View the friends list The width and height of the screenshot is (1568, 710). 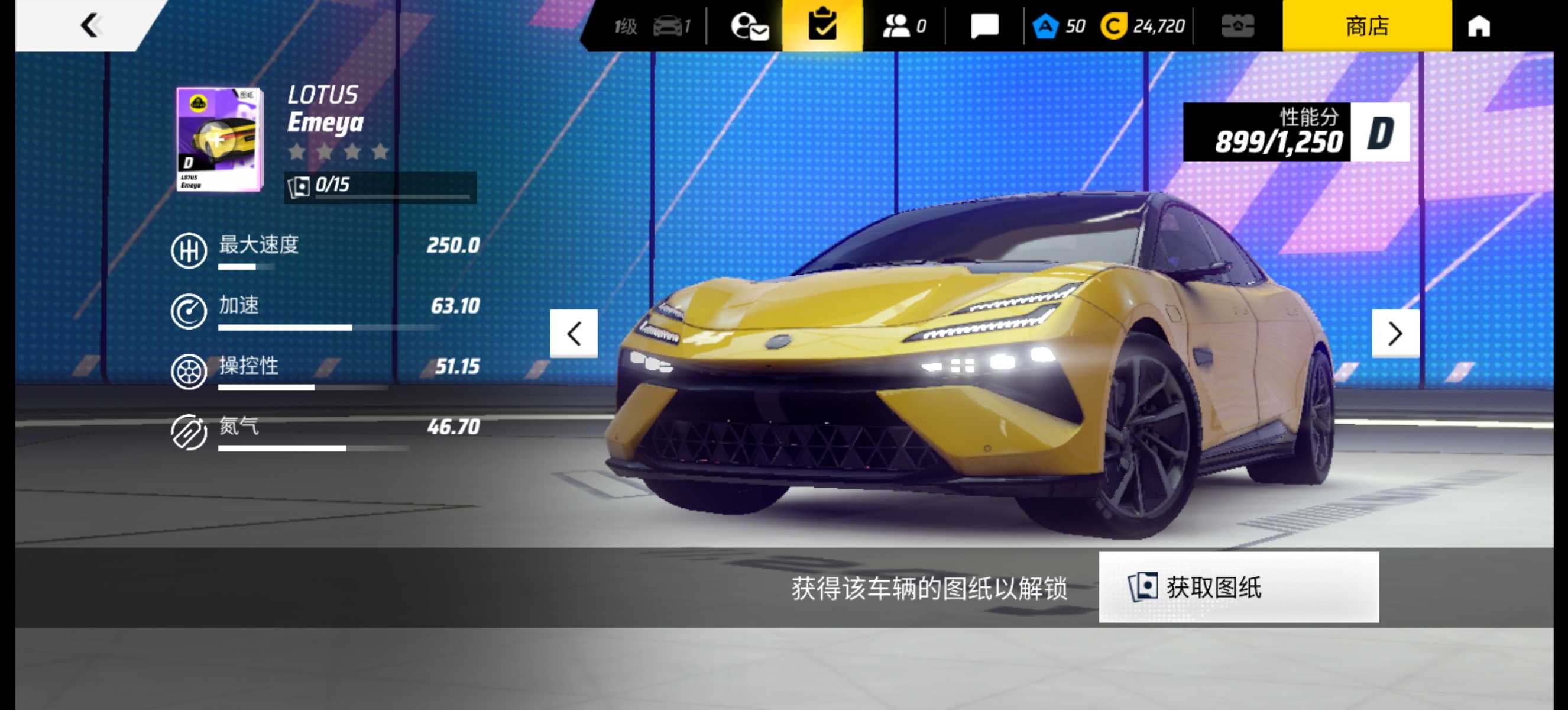(903, 25)
